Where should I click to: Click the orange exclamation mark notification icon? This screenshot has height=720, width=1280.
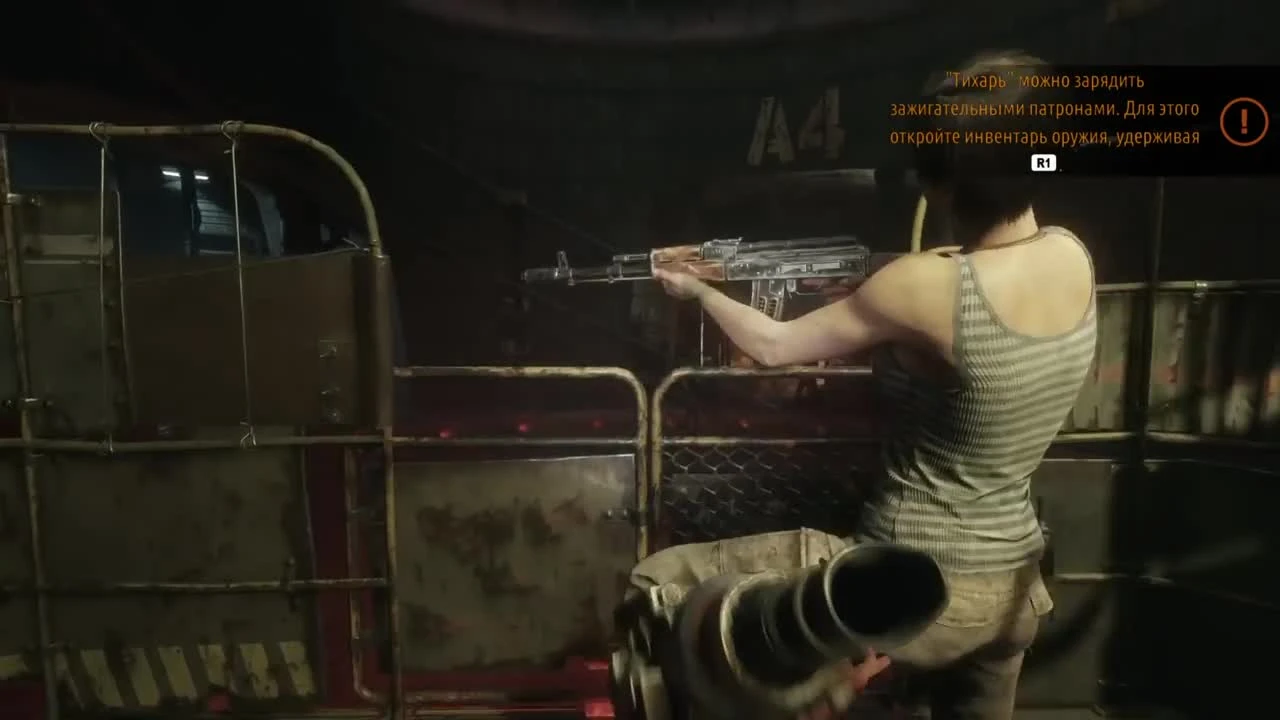(1243, 121)
